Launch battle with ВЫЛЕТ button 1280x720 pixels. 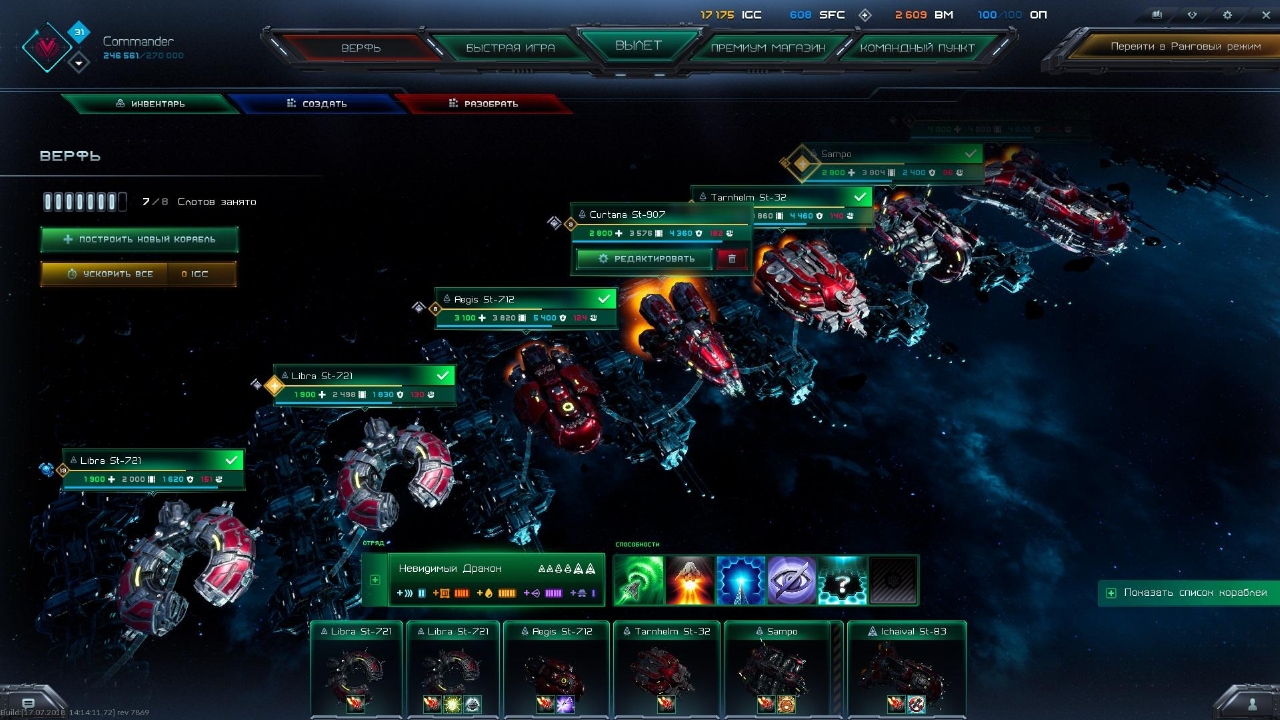[x=639, y=45]
